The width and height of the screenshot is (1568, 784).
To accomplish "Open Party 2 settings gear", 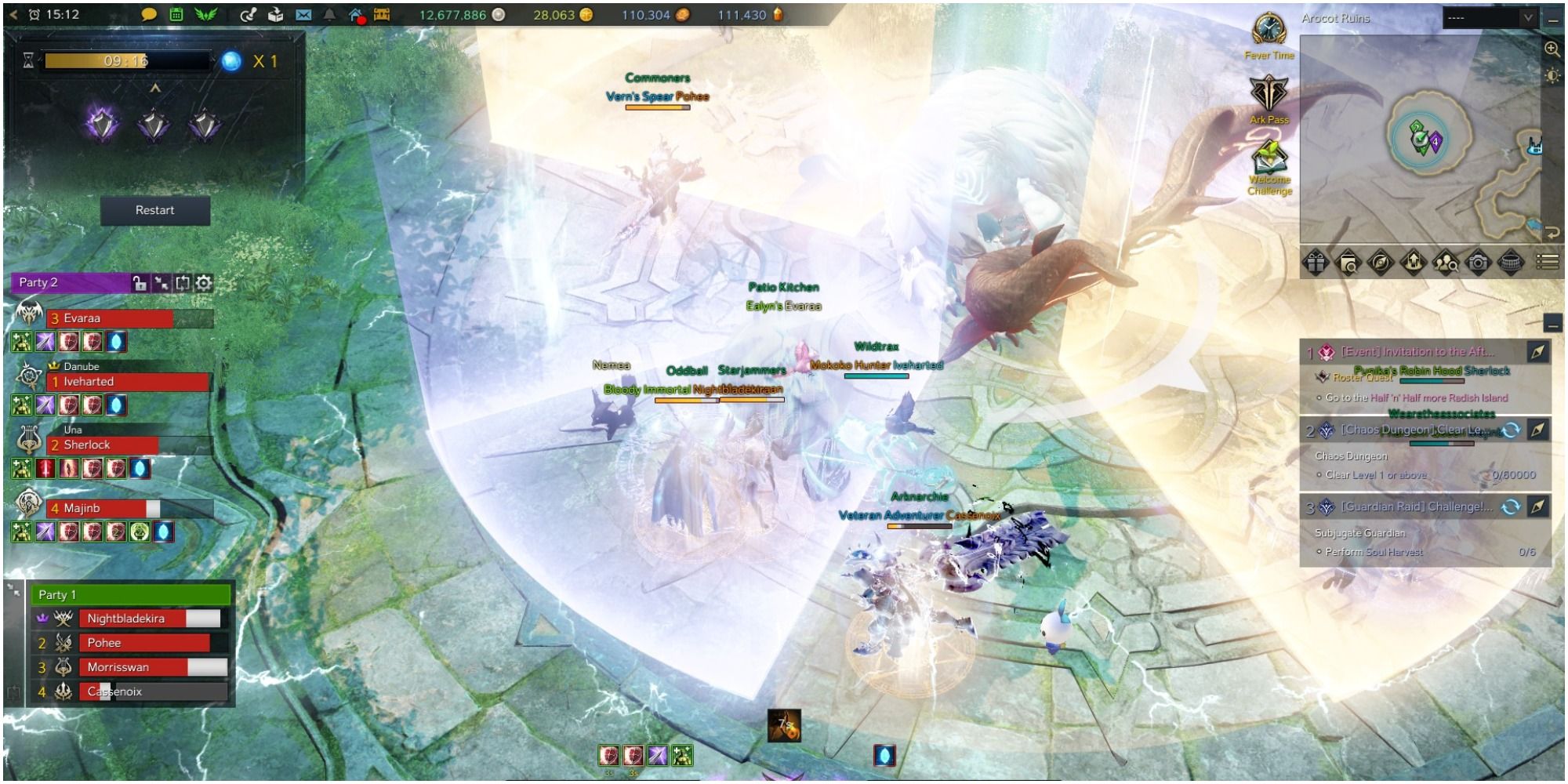I will pos(202,285).
